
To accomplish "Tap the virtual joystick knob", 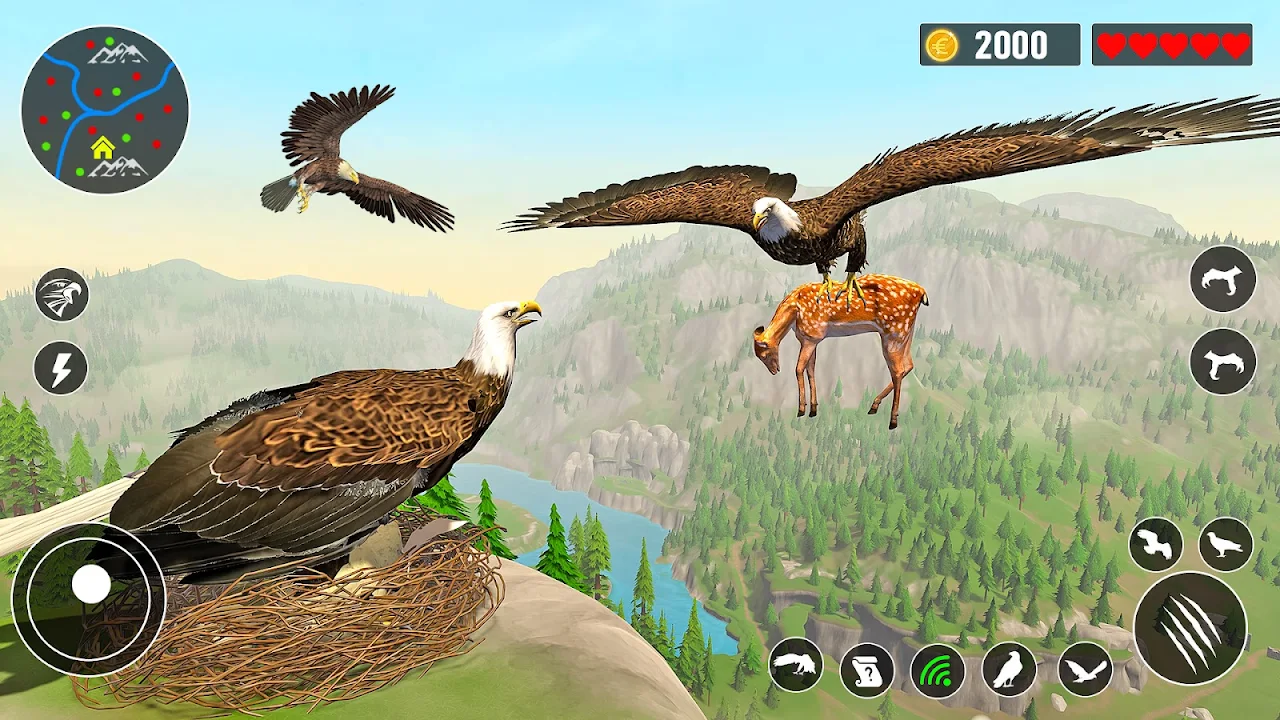I will 91,585.
